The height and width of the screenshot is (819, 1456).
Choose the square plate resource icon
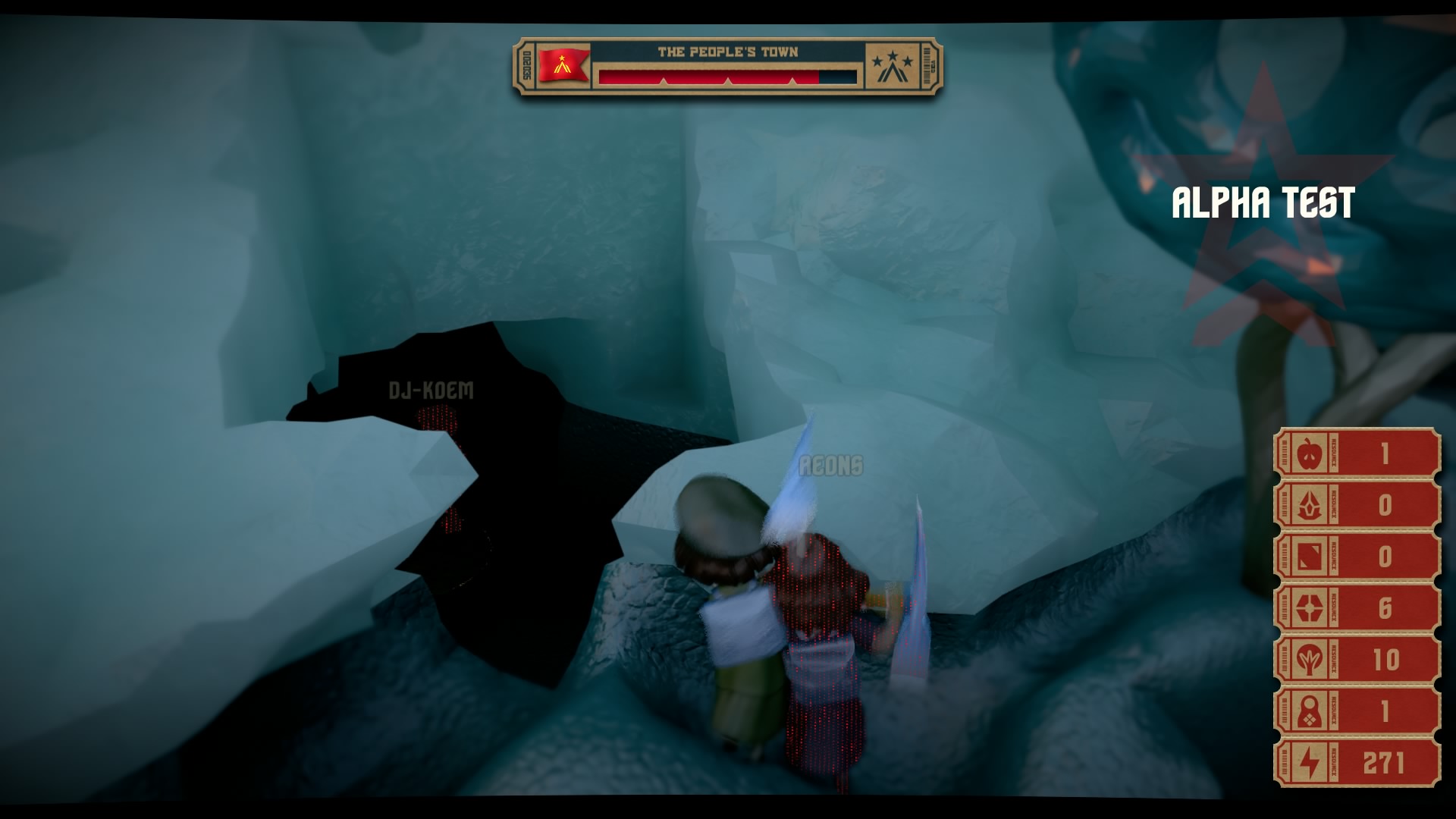pos(1308,557)
